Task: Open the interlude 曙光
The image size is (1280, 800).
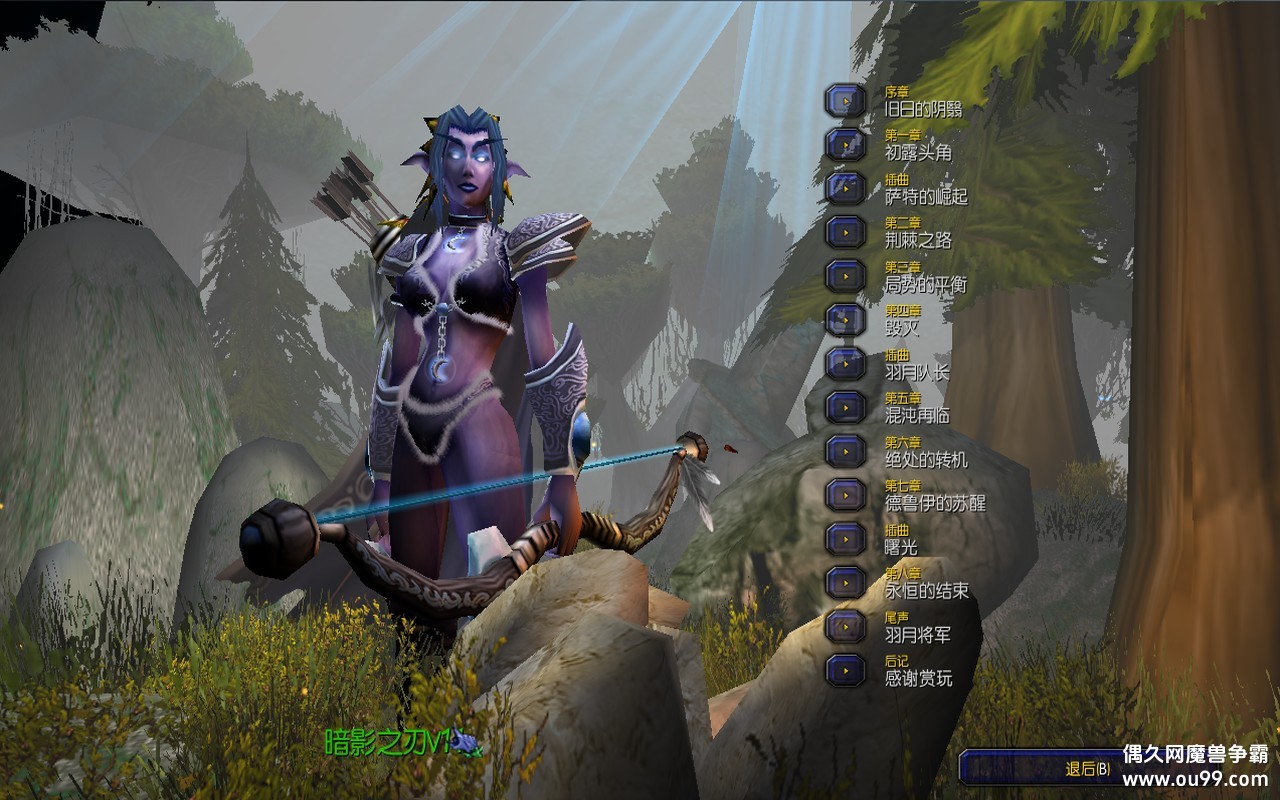Action: (x=845, y=538)
